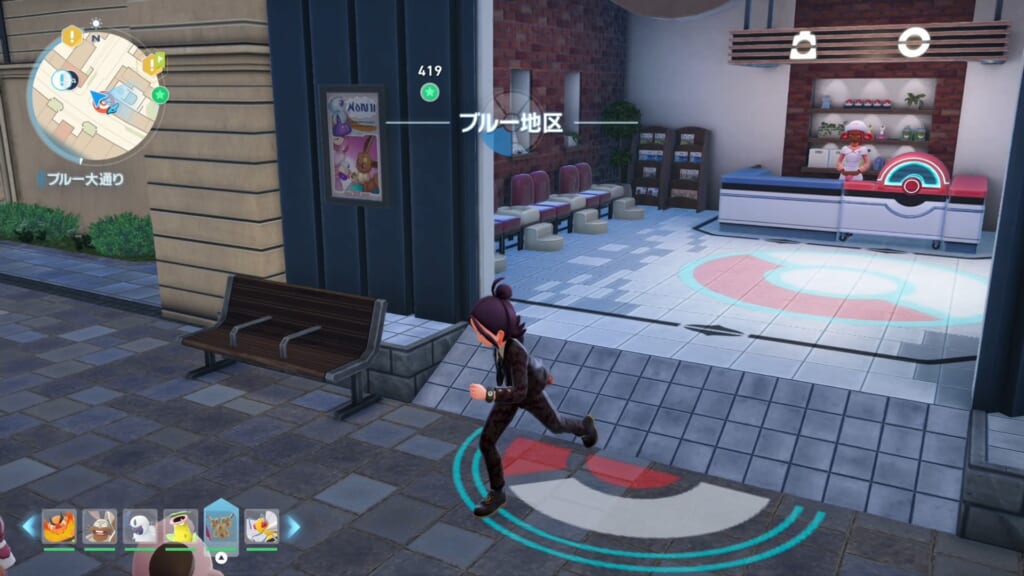Choose the brown rabbit Pokémon party slot
Screen dimensions: 1024x576
(x=98, y=526)
